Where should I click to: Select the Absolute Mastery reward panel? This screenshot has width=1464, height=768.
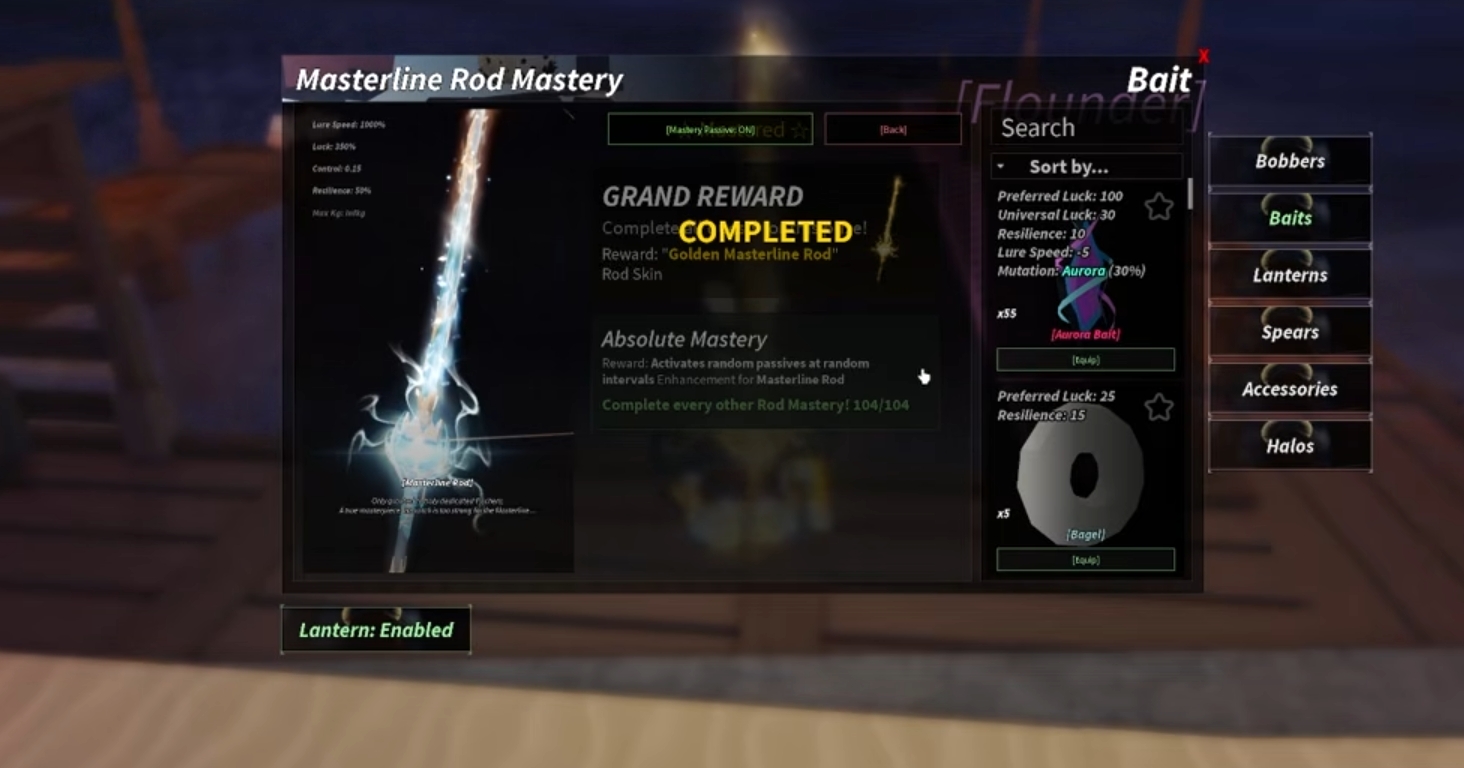point(765,374)
